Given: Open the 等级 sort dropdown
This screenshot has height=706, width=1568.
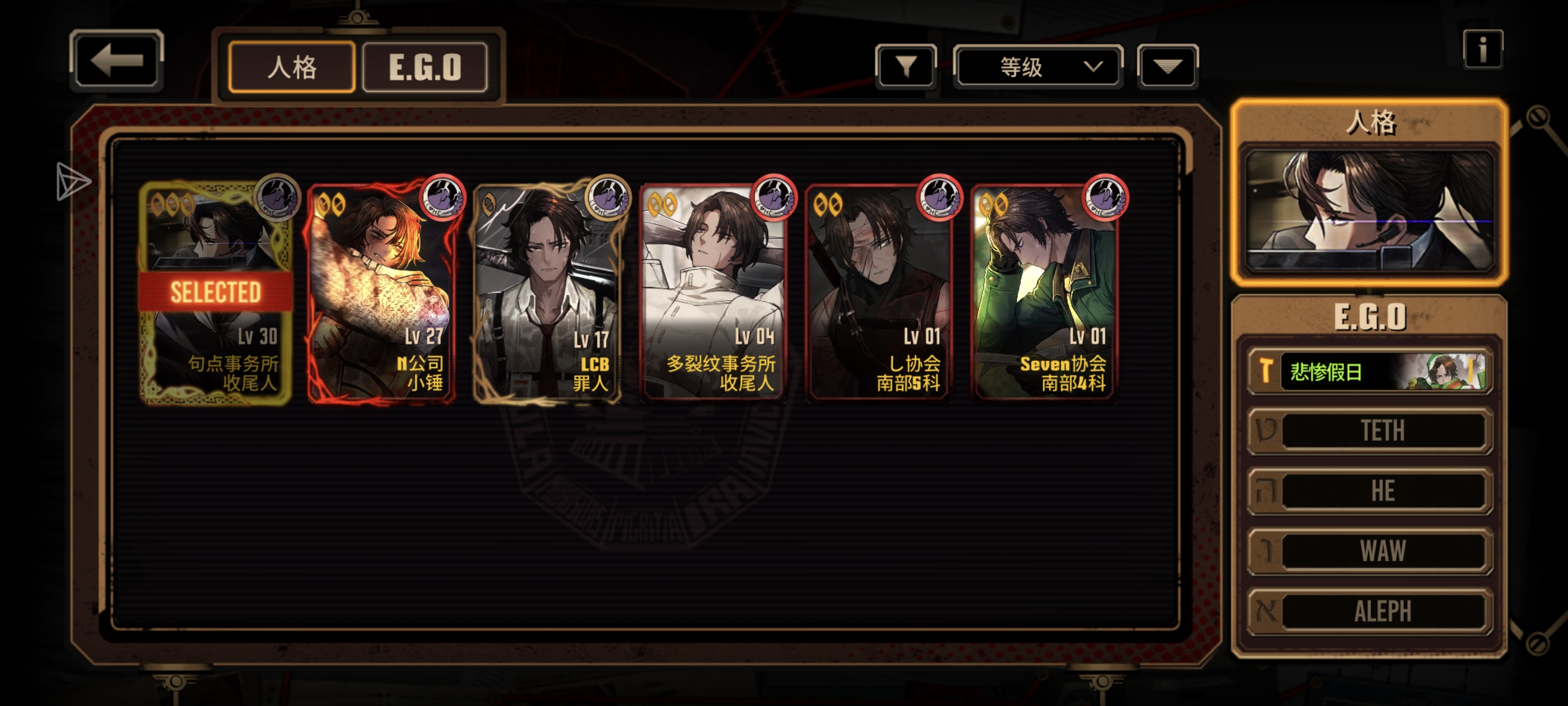Looking at the screenshot, I should pyautogui.click(x=1038, y=66).
